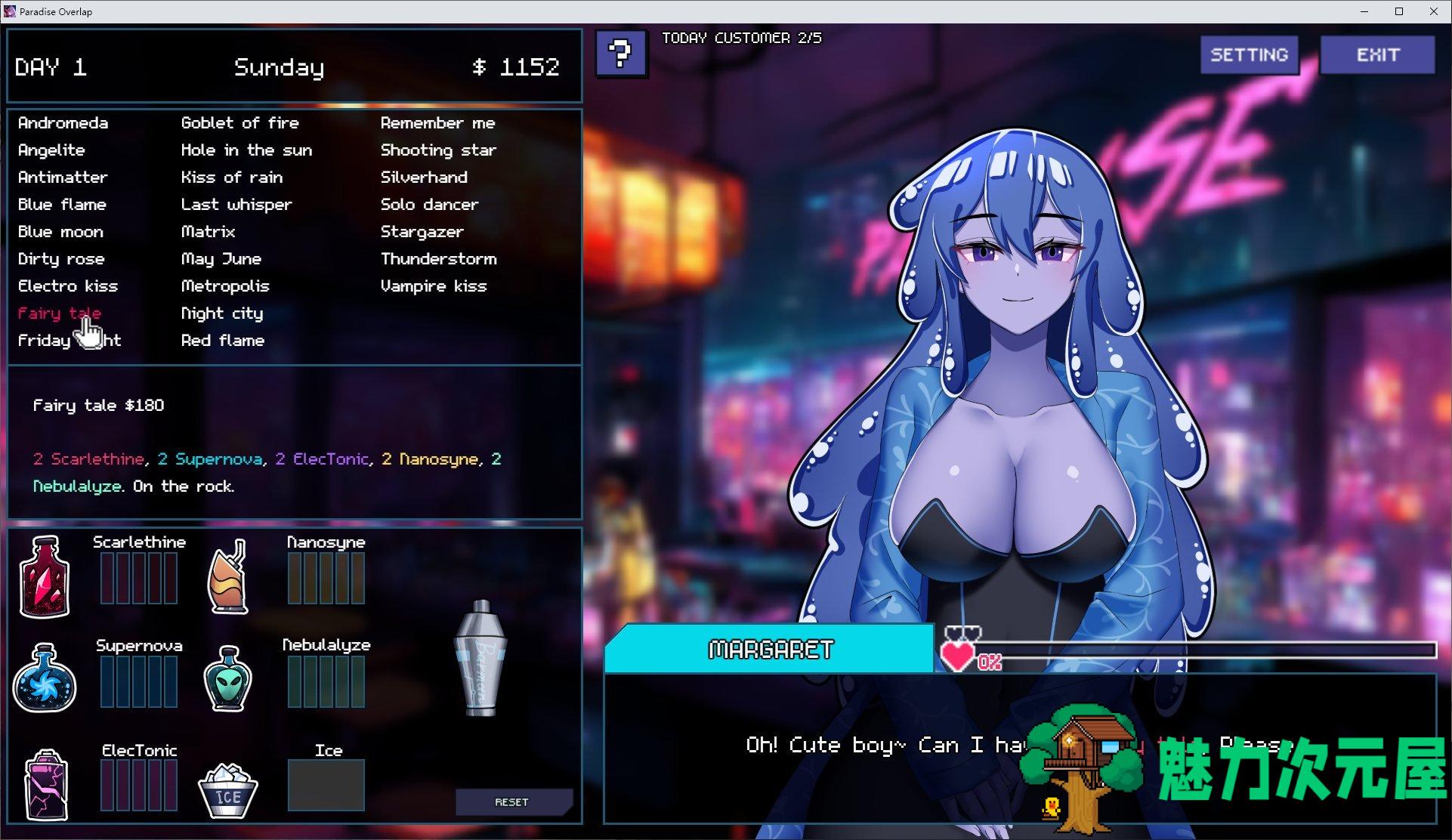Show the Night city recipe
1452x840 pixels.
(222, 313)
